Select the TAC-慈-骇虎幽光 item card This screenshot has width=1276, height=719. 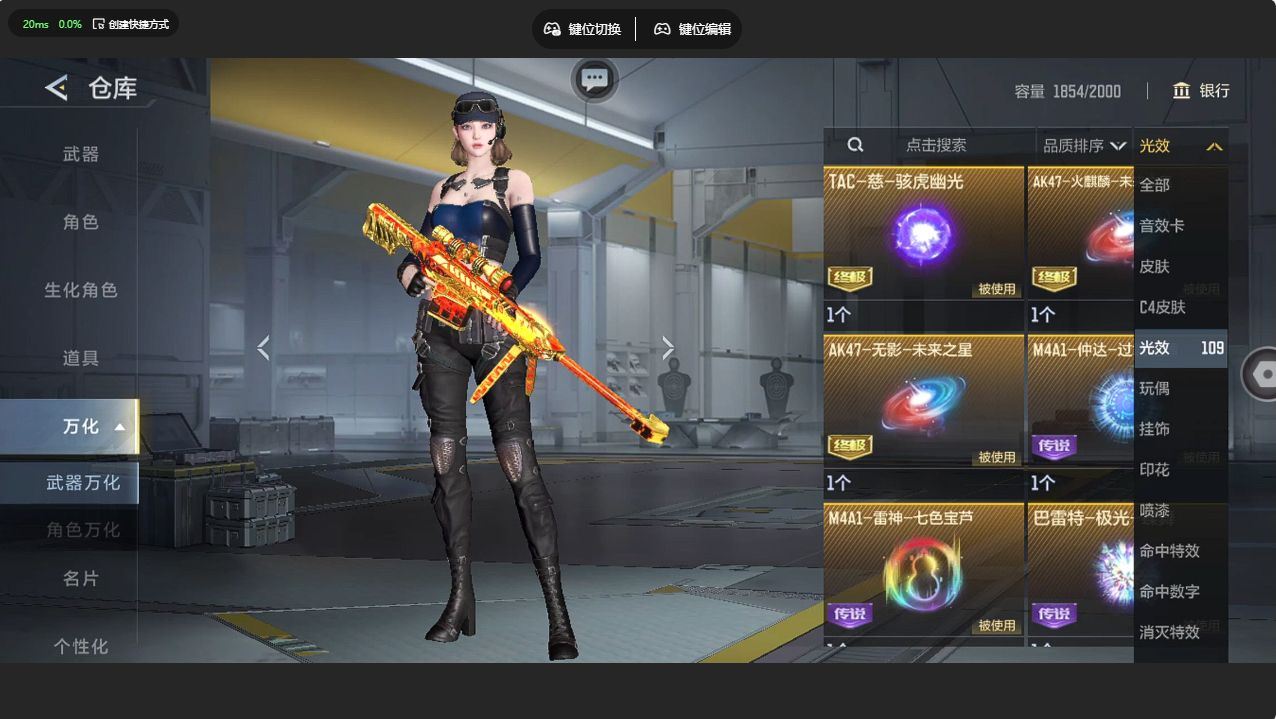coord(923,247)
